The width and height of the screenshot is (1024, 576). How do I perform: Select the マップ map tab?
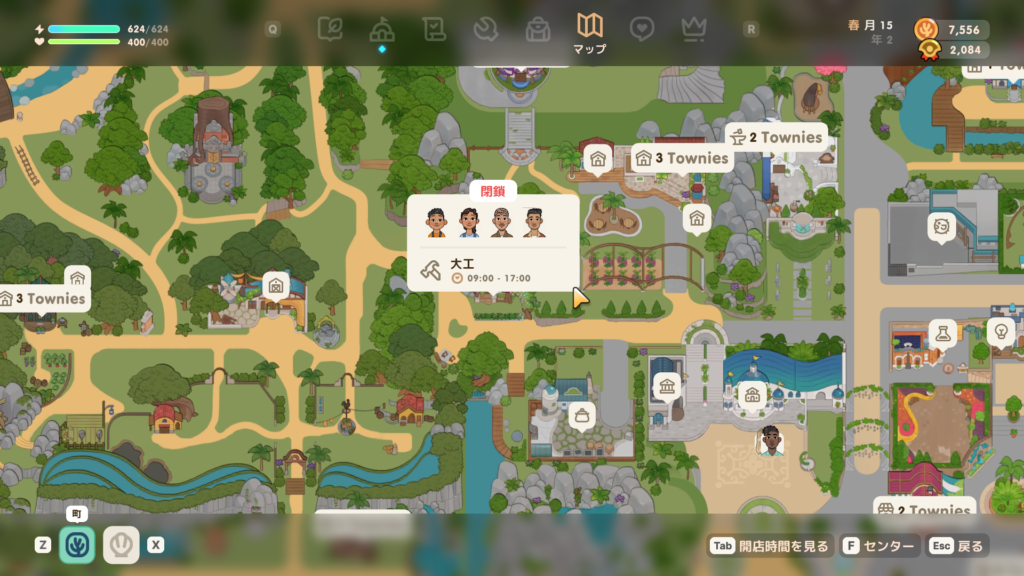pyautogui.click(x=590, y=29)
